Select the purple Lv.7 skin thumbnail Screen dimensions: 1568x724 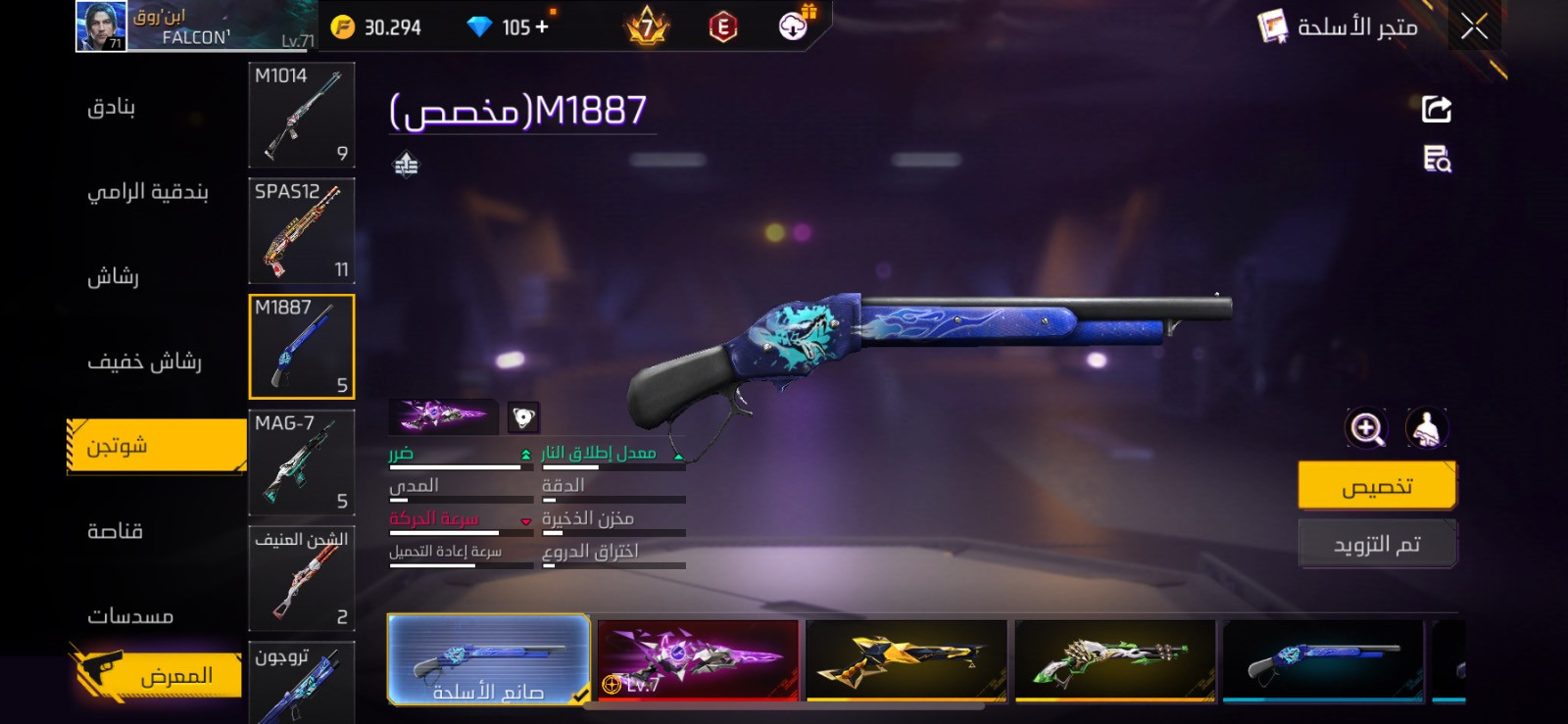click(696, 661)
